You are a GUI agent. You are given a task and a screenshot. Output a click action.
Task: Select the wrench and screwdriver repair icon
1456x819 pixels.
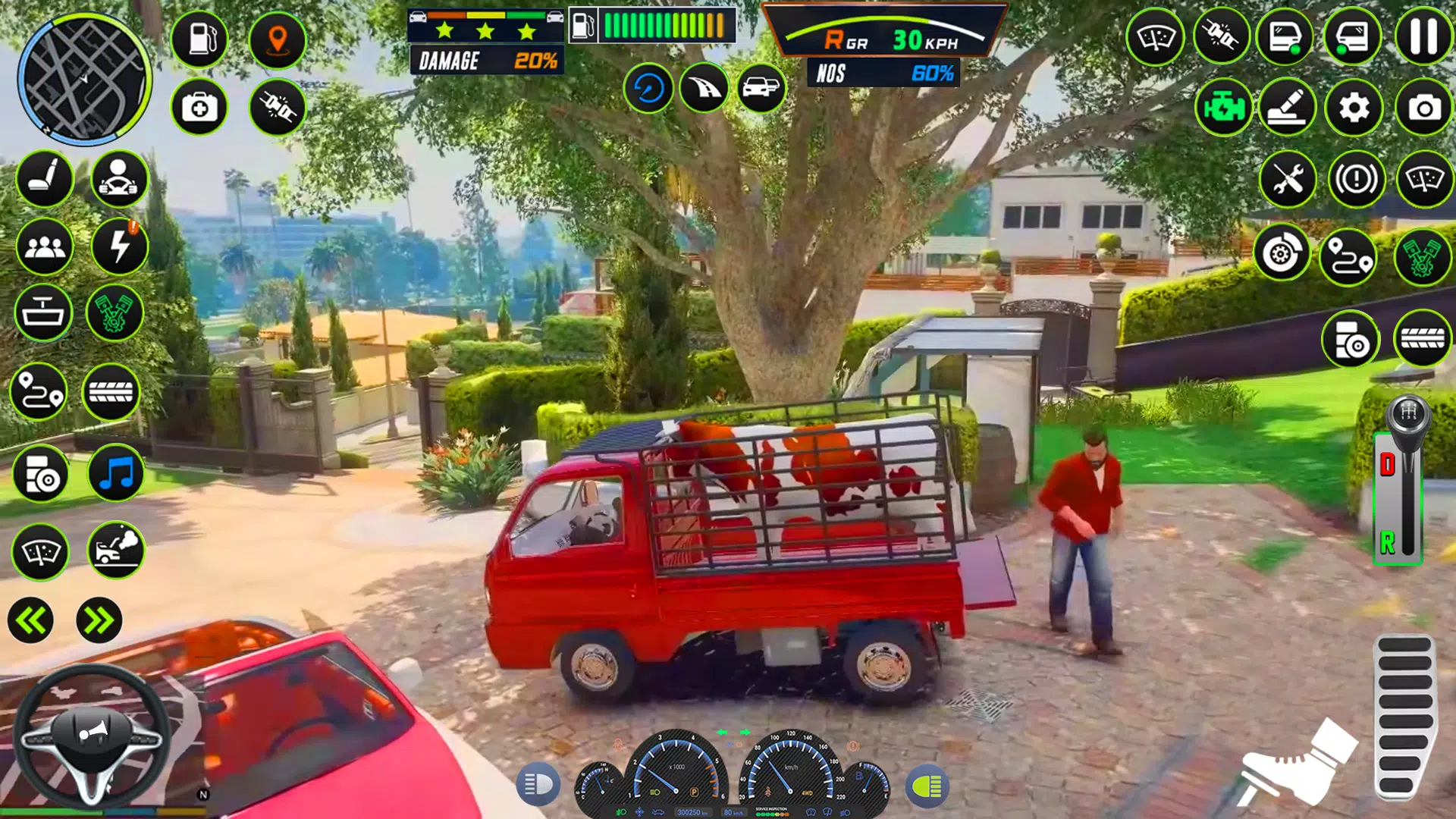[x=1288, y=180]
